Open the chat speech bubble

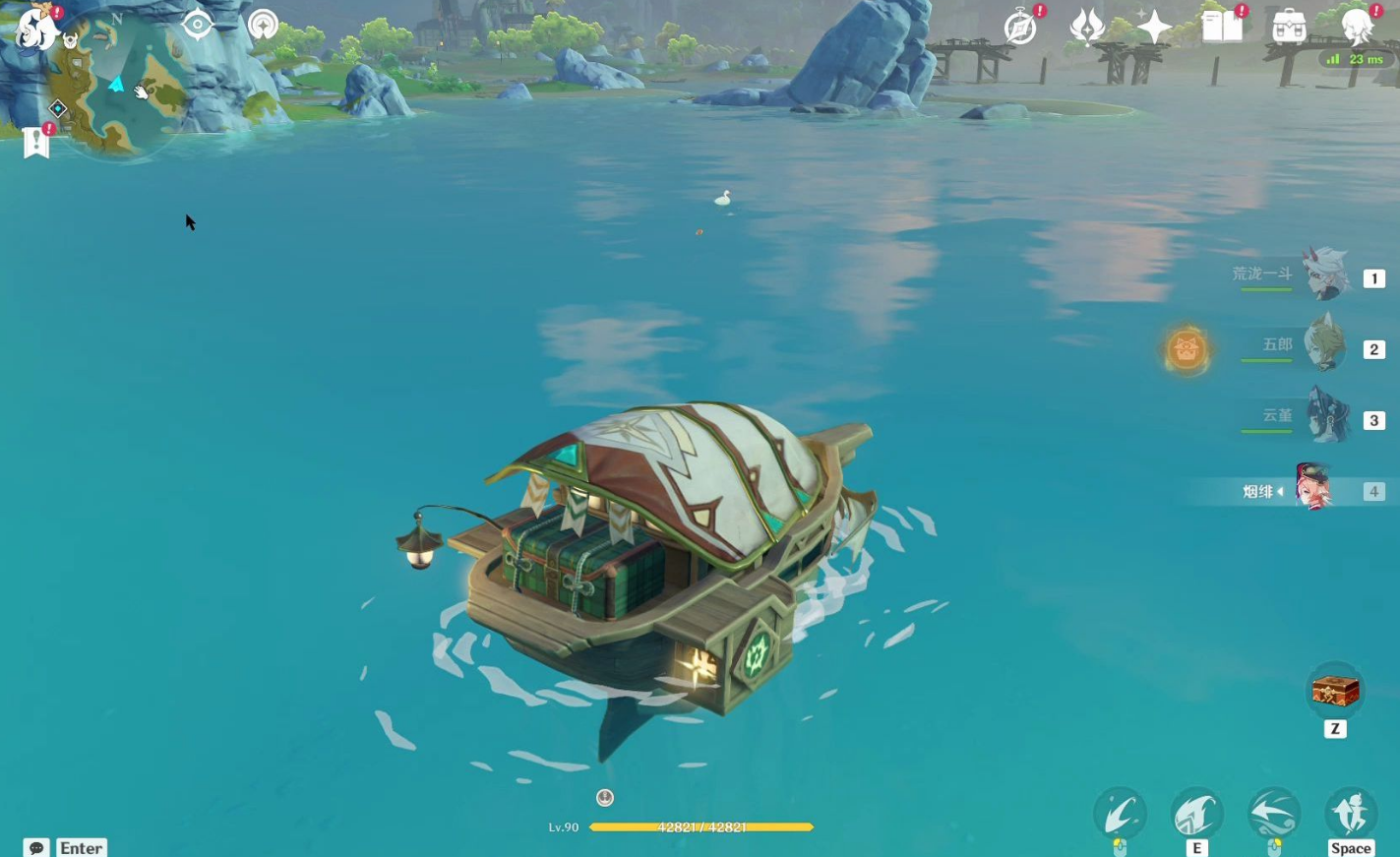[x=36, y=847]
